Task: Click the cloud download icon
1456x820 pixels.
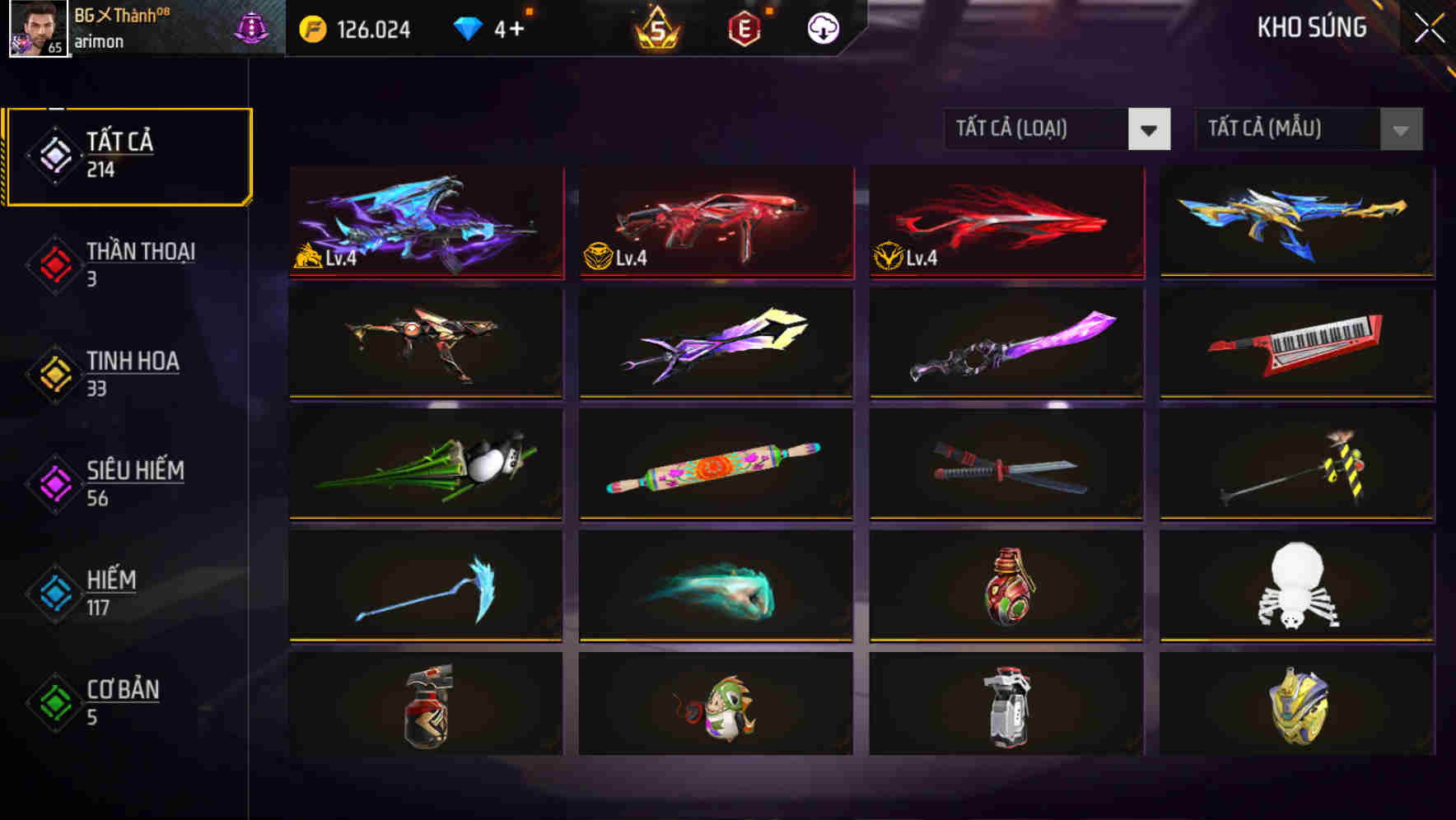Action: (823, 27)
